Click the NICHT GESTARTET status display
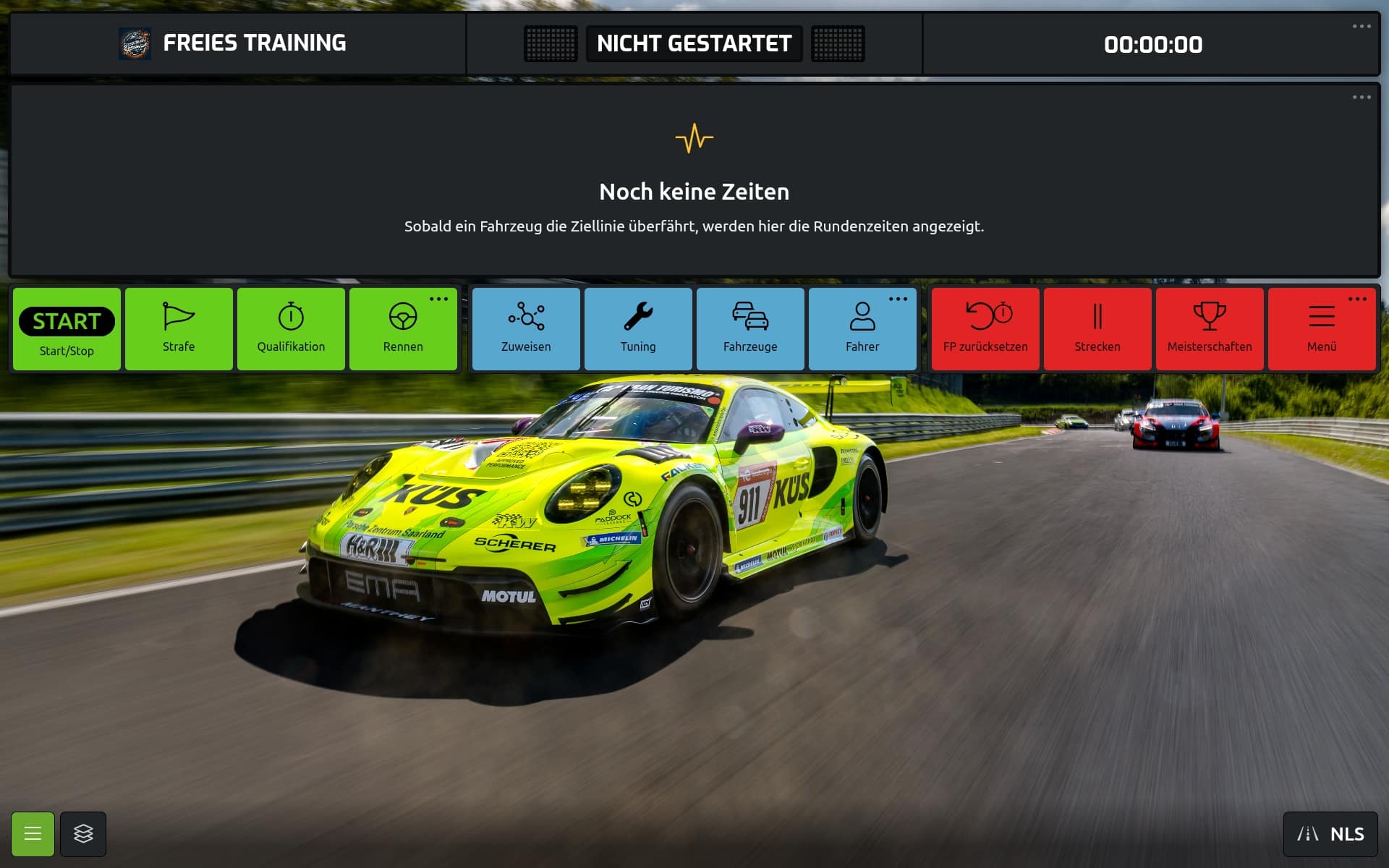 [694, 43]
